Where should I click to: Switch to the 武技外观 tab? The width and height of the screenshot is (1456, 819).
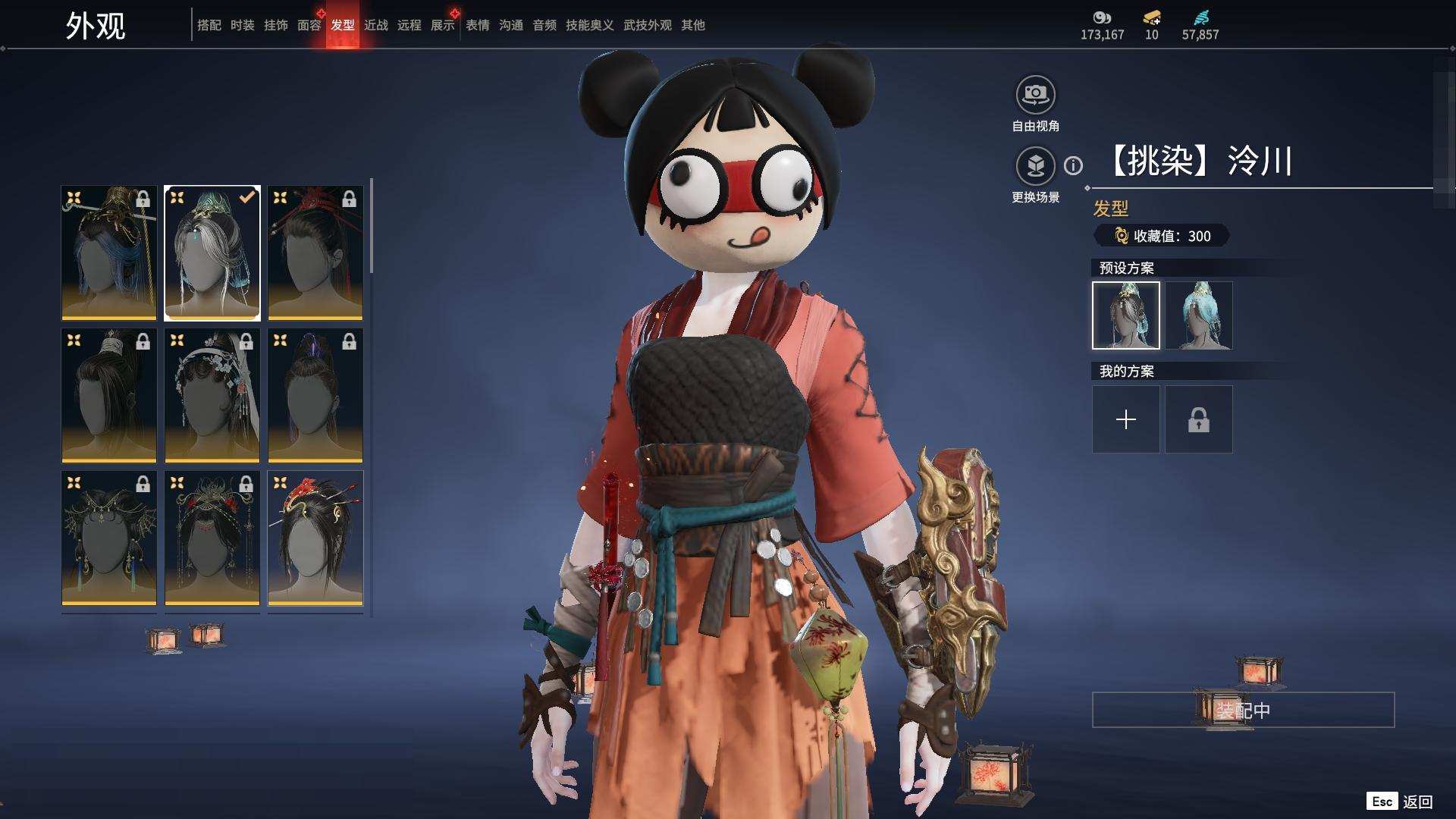(x=647, y=25)
